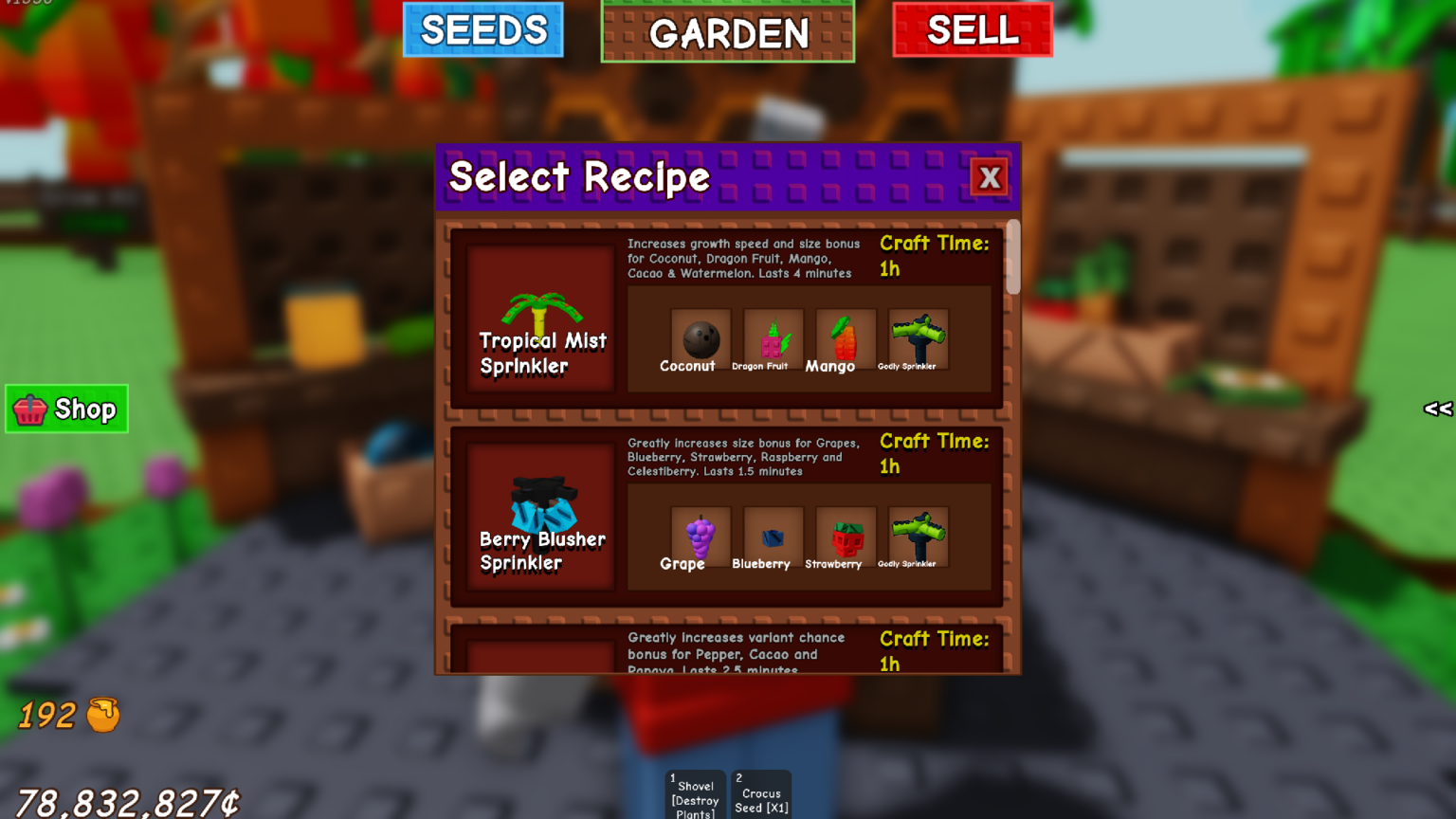The height and width of the screenshot is (819, 1456).
Task: Open the SELL menu
Action: pos(973,29)
